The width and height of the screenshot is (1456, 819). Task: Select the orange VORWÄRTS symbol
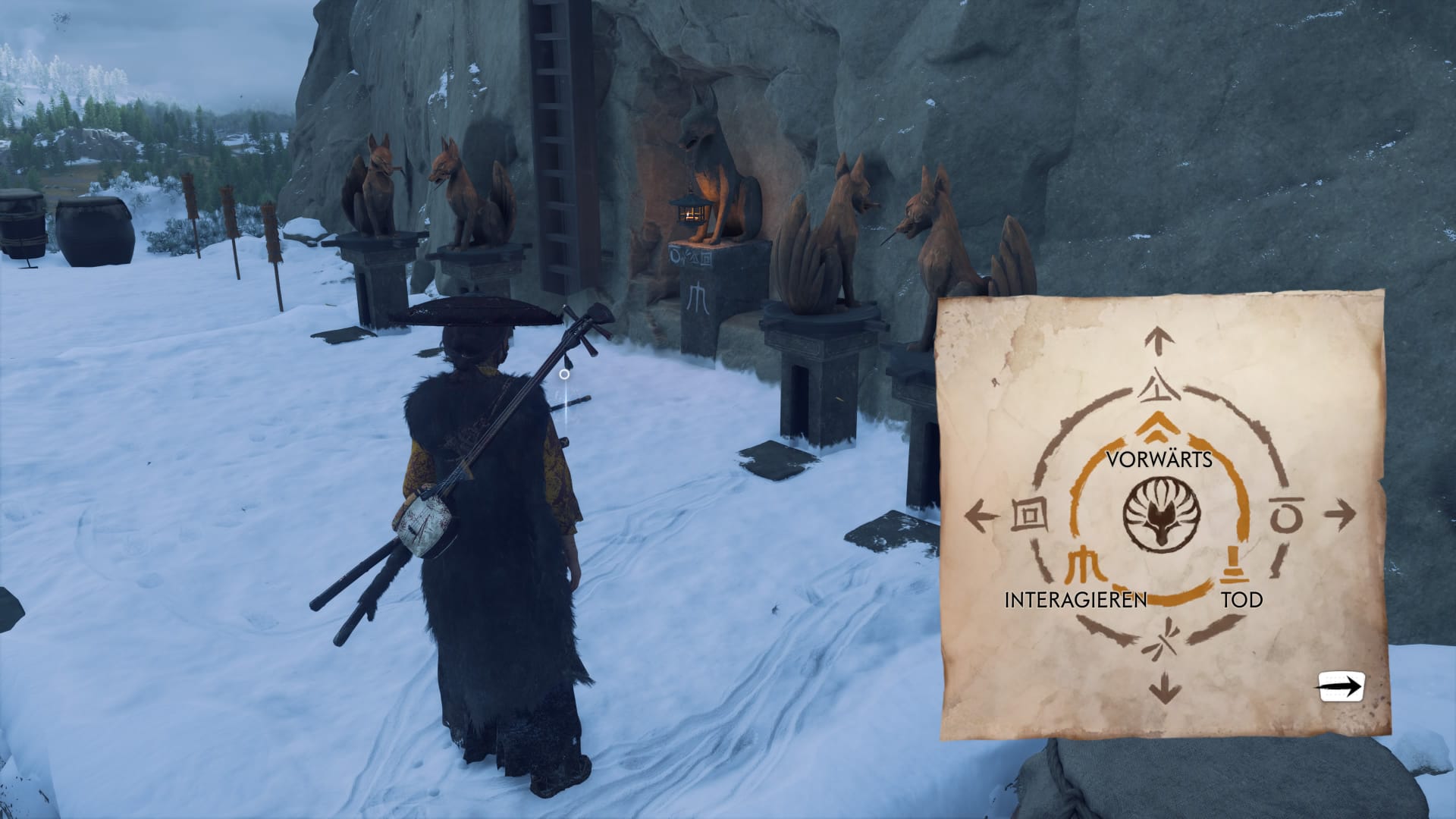pyautogui.click(x=1157, y=428)
